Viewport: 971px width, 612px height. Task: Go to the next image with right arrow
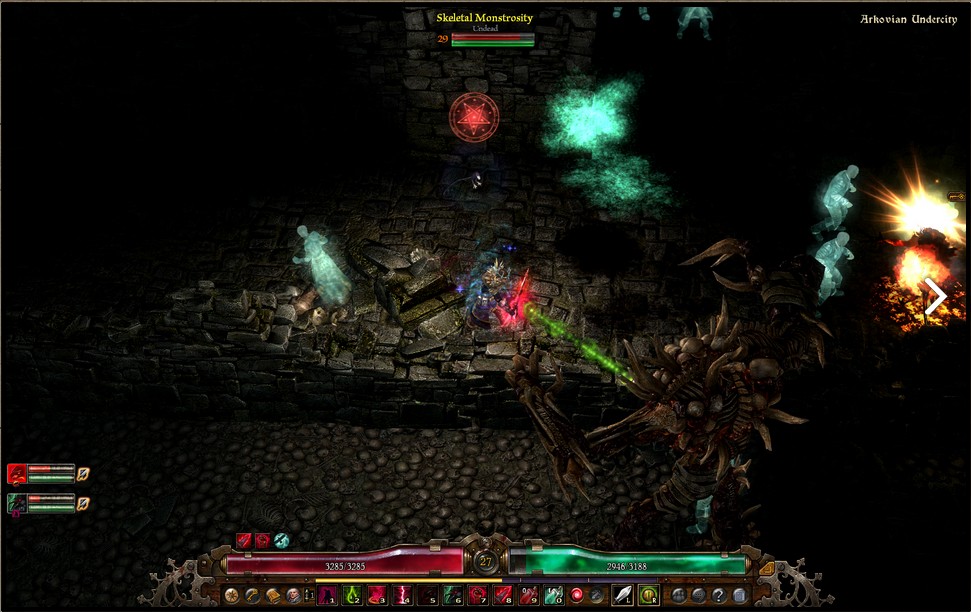pyautogui.click(x=936, y=297)
